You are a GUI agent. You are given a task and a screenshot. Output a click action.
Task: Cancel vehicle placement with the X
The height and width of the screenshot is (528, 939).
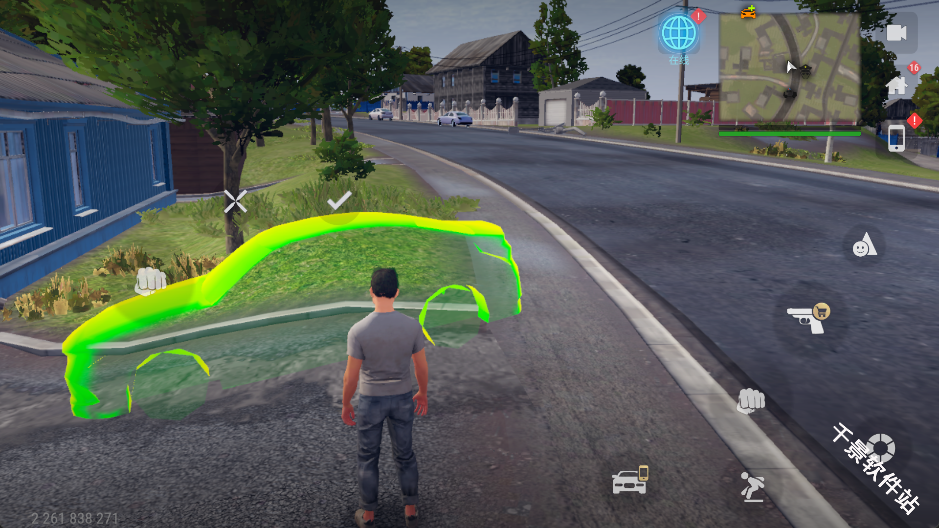tap(235, 202)
